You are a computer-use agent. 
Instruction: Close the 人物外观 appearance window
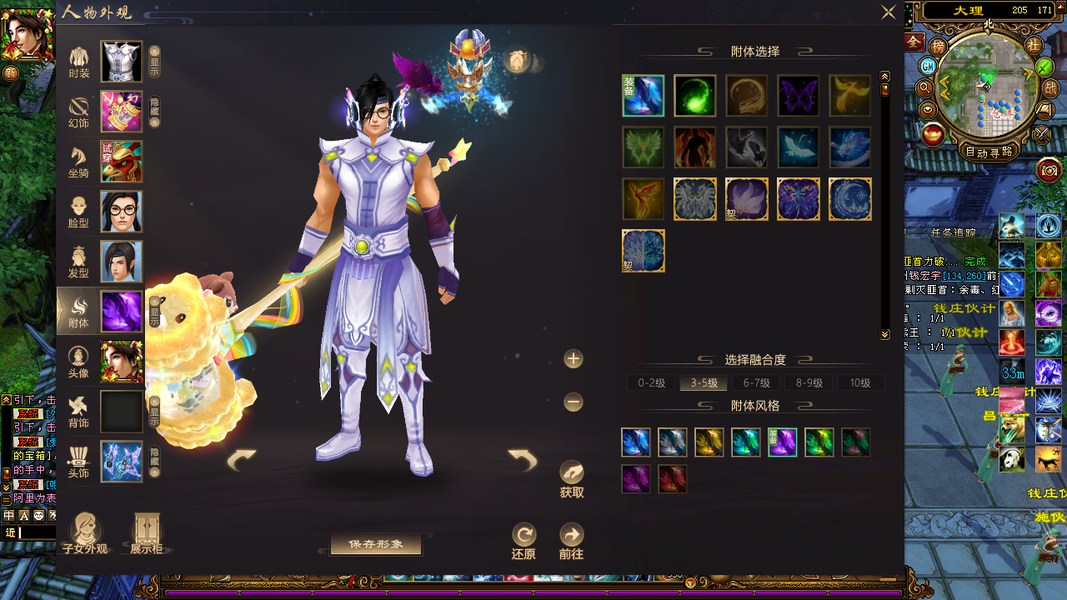coord(888,12)
